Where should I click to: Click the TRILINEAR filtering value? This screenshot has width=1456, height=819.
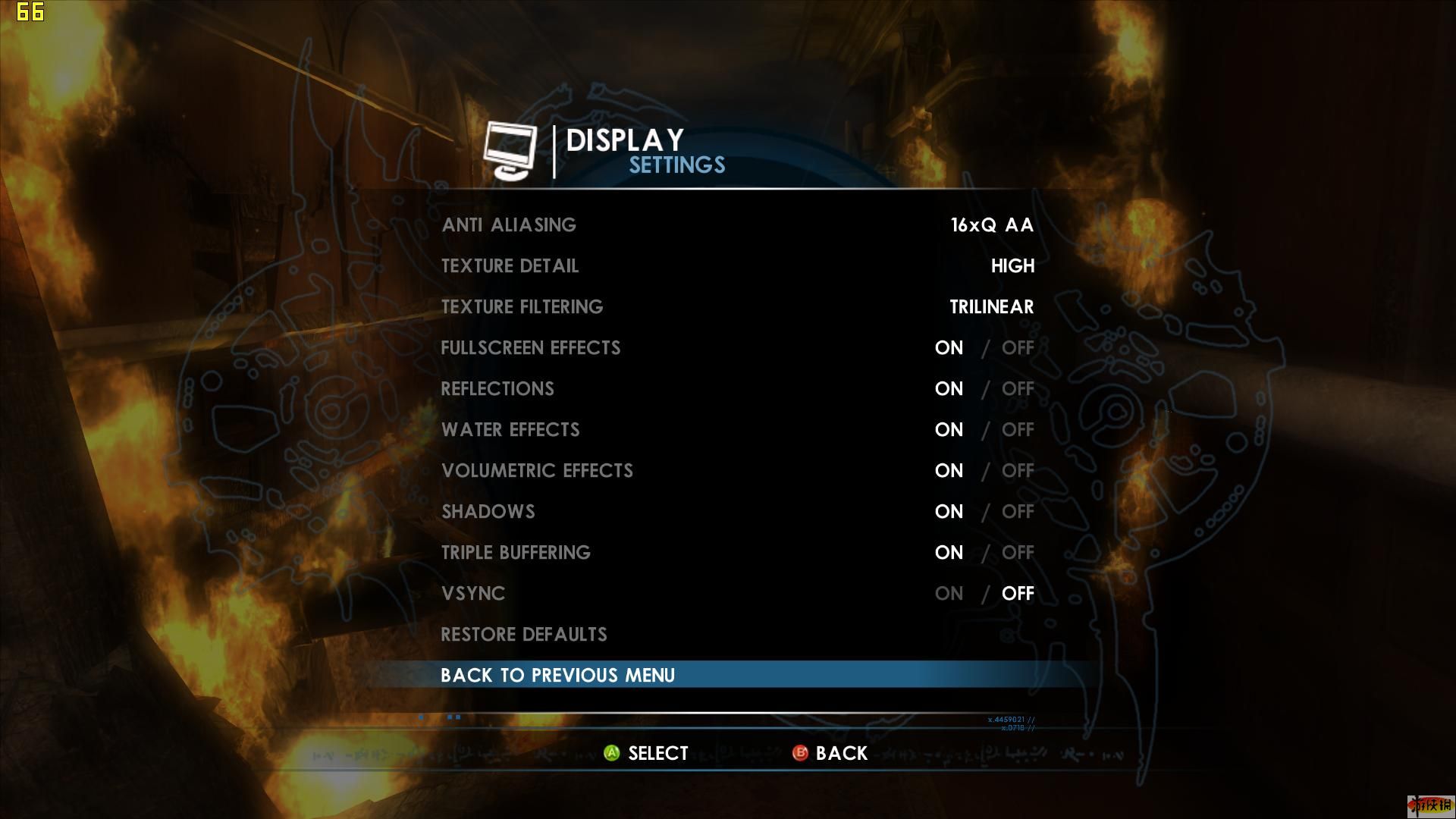991,307
